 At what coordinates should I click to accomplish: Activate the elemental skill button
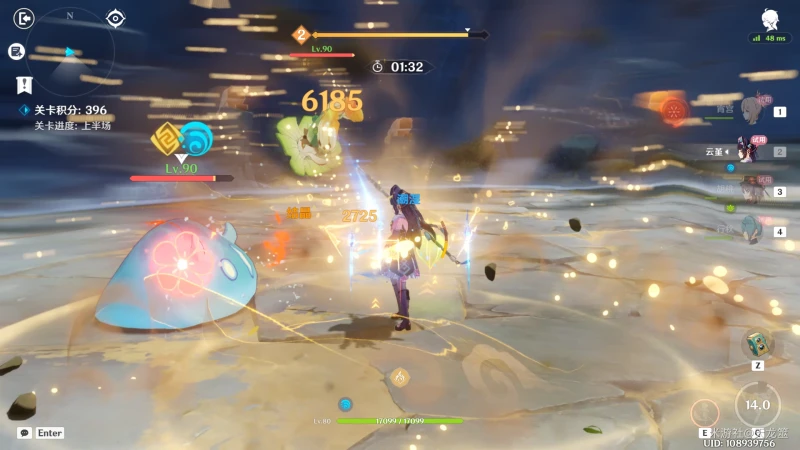705,412
